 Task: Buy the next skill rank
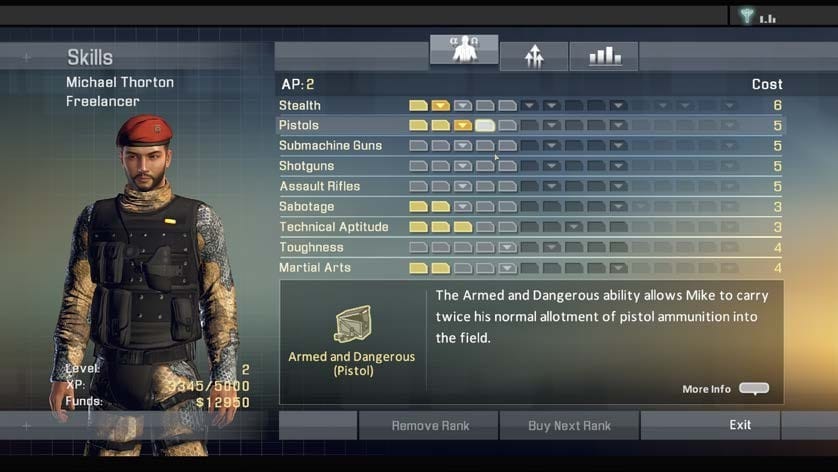pos(569,425)
